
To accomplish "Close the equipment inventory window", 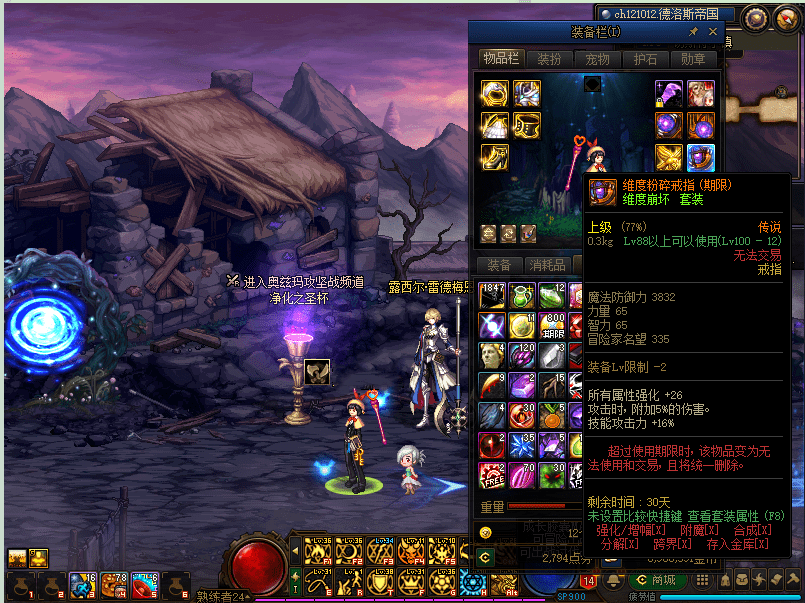I will (713, 32).
